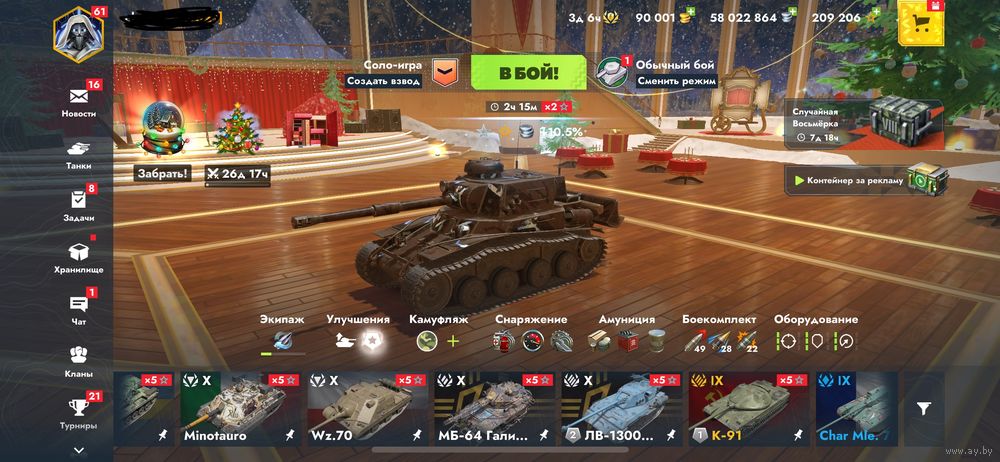
Task: Open the Экипаж crew panel
Action: coord(283,333)
